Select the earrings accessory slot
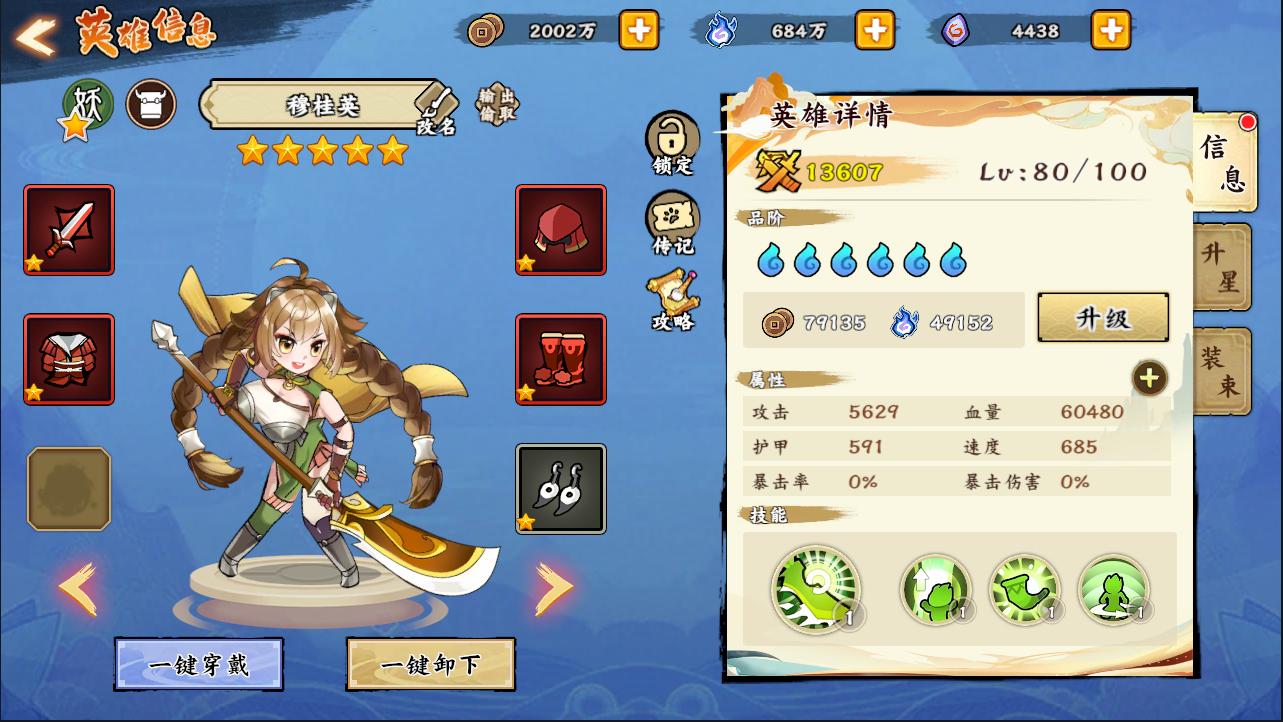 [x=561, y=489]
